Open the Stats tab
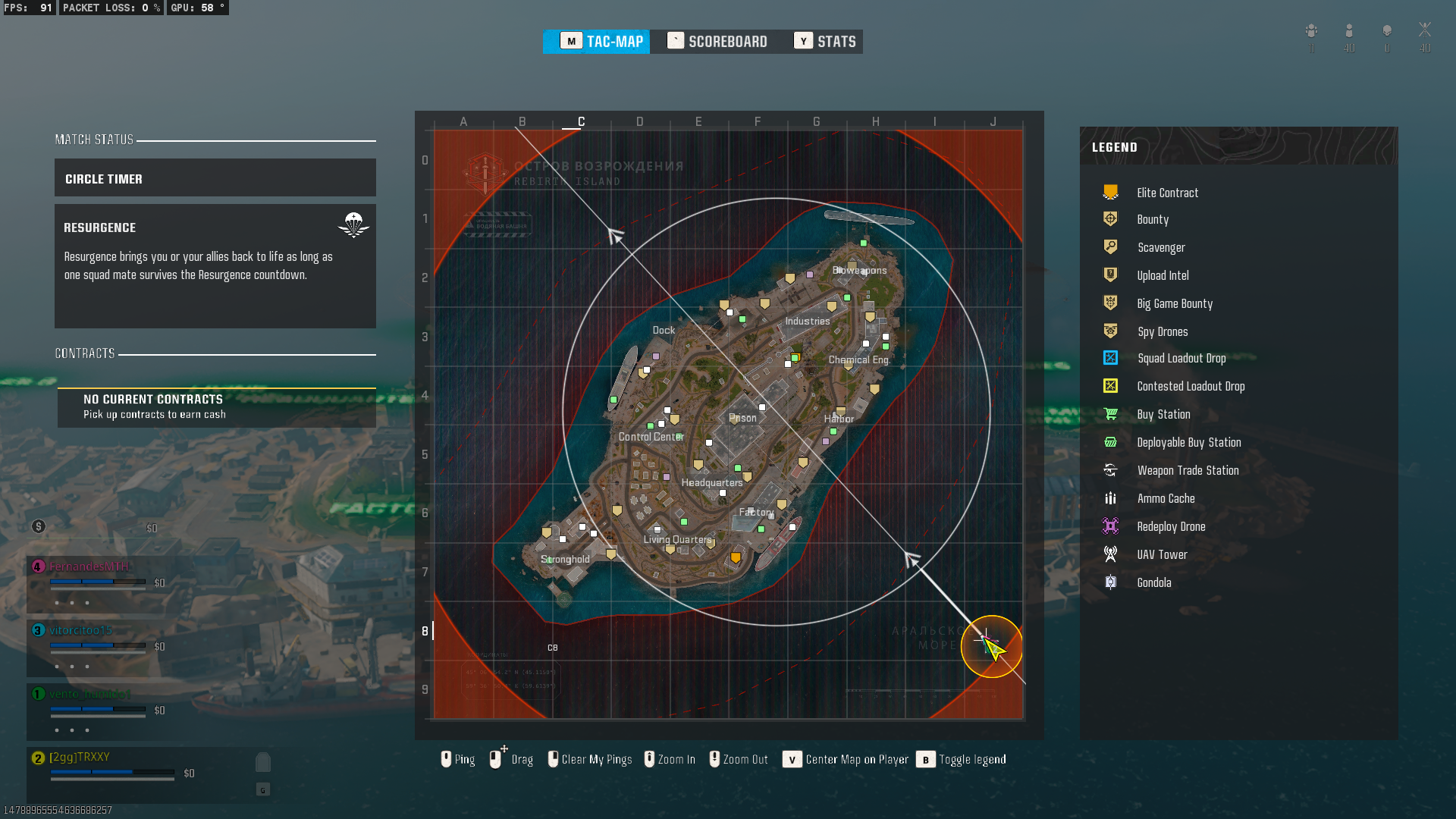 click(x=825, y=42)
